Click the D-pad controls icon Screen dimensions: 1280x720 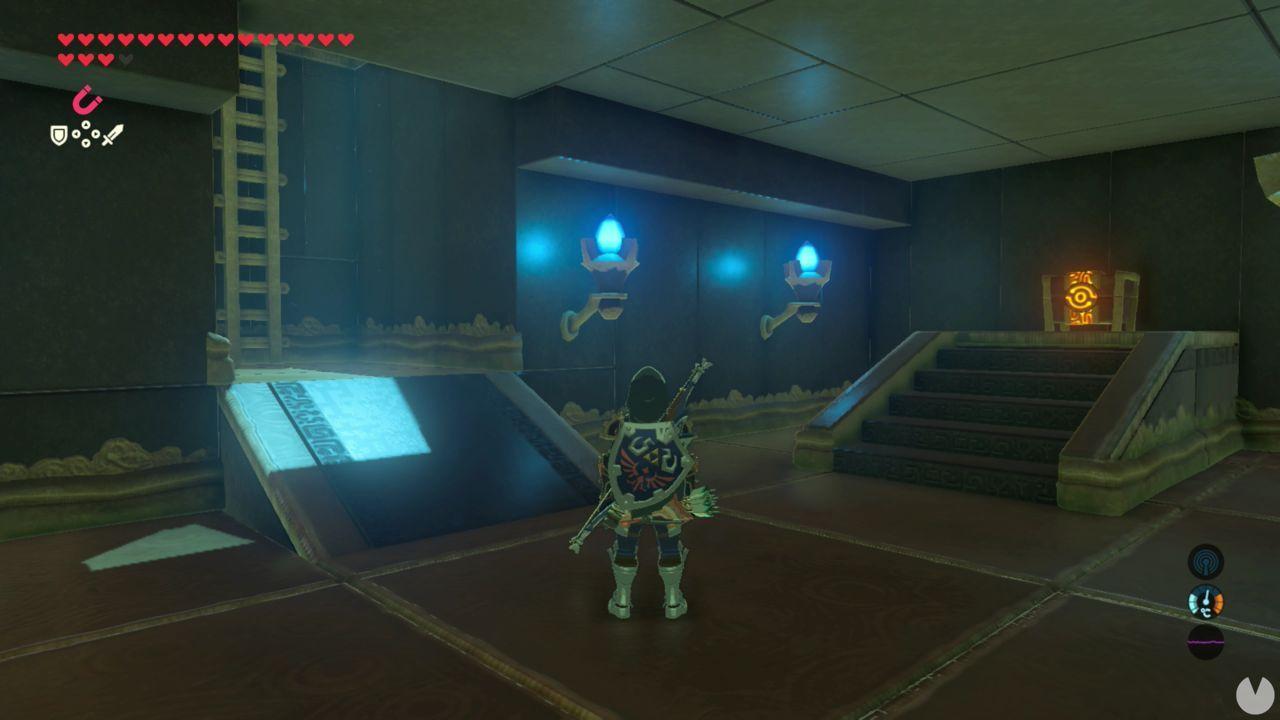pyautogui.click(x=86, y=134)
